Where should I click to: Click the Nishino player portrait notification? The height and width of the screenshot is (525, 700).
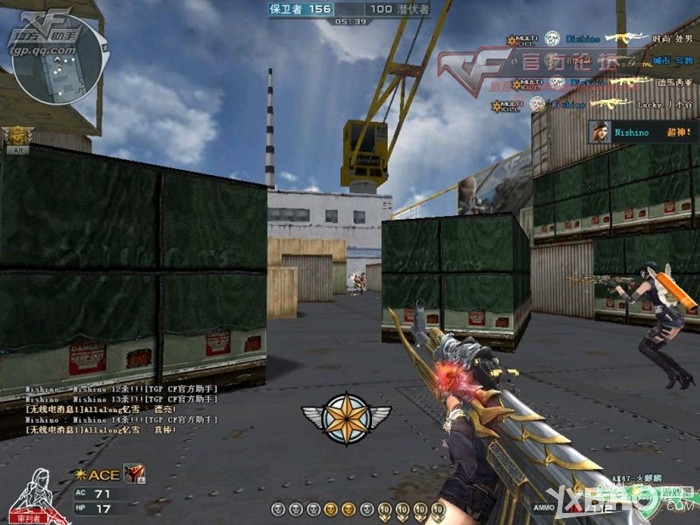(x=600, y=131)
